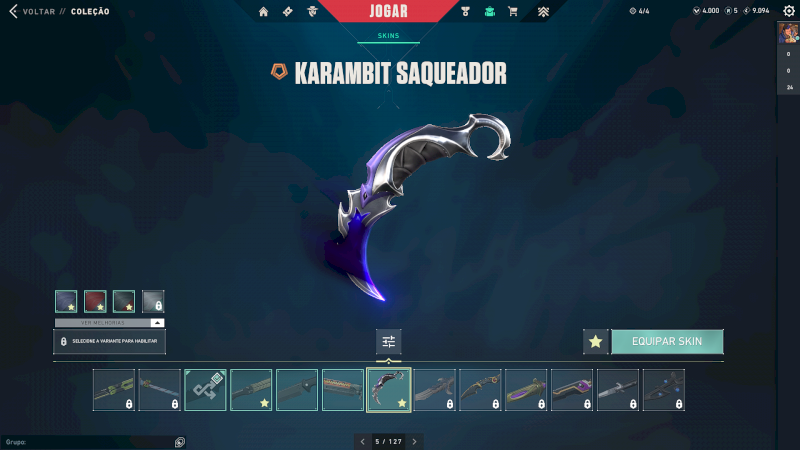Select the locked grey variant swatch

[x=153, y=301]
